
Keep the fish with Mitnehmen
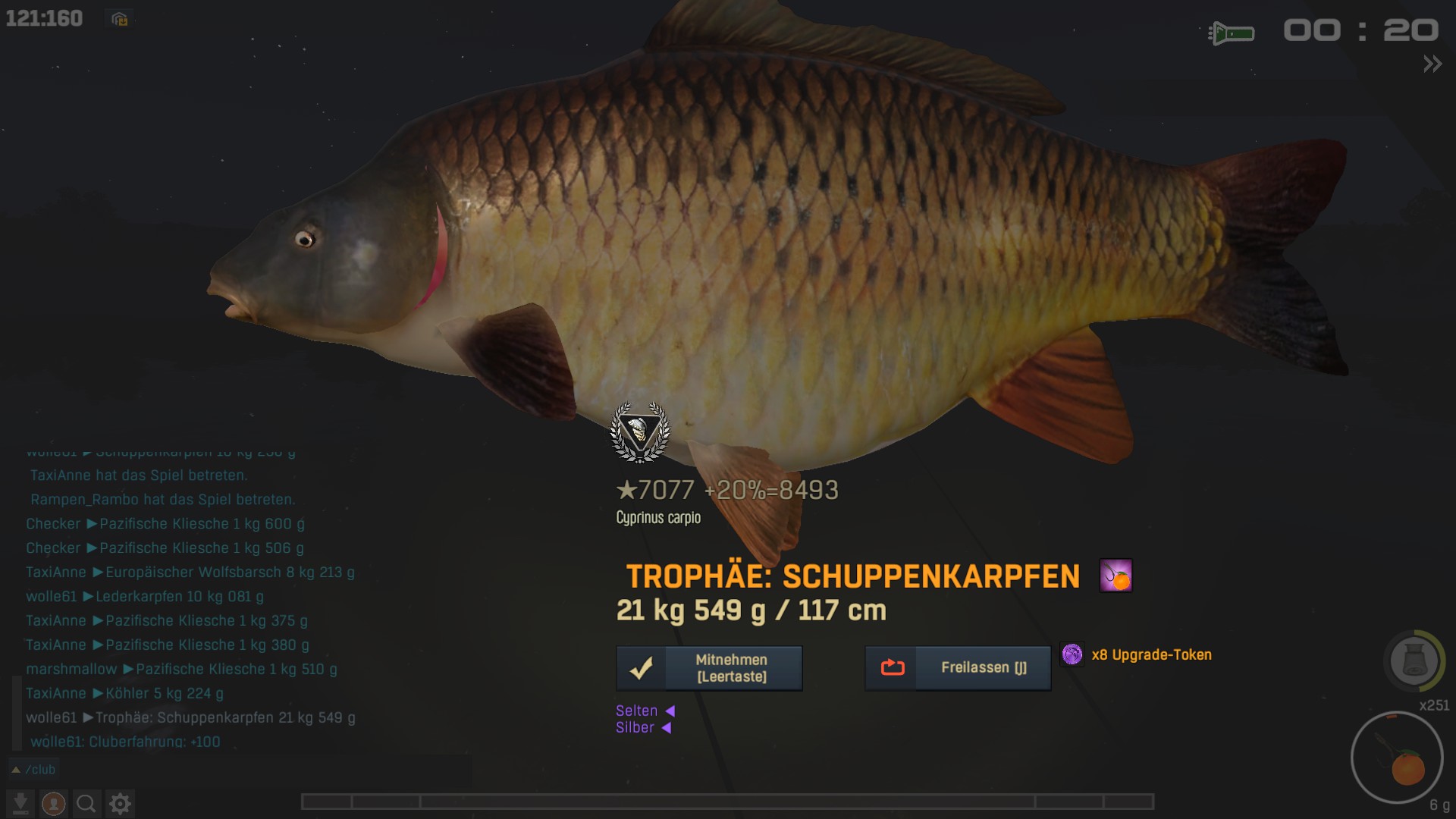[x=709, y=668]
